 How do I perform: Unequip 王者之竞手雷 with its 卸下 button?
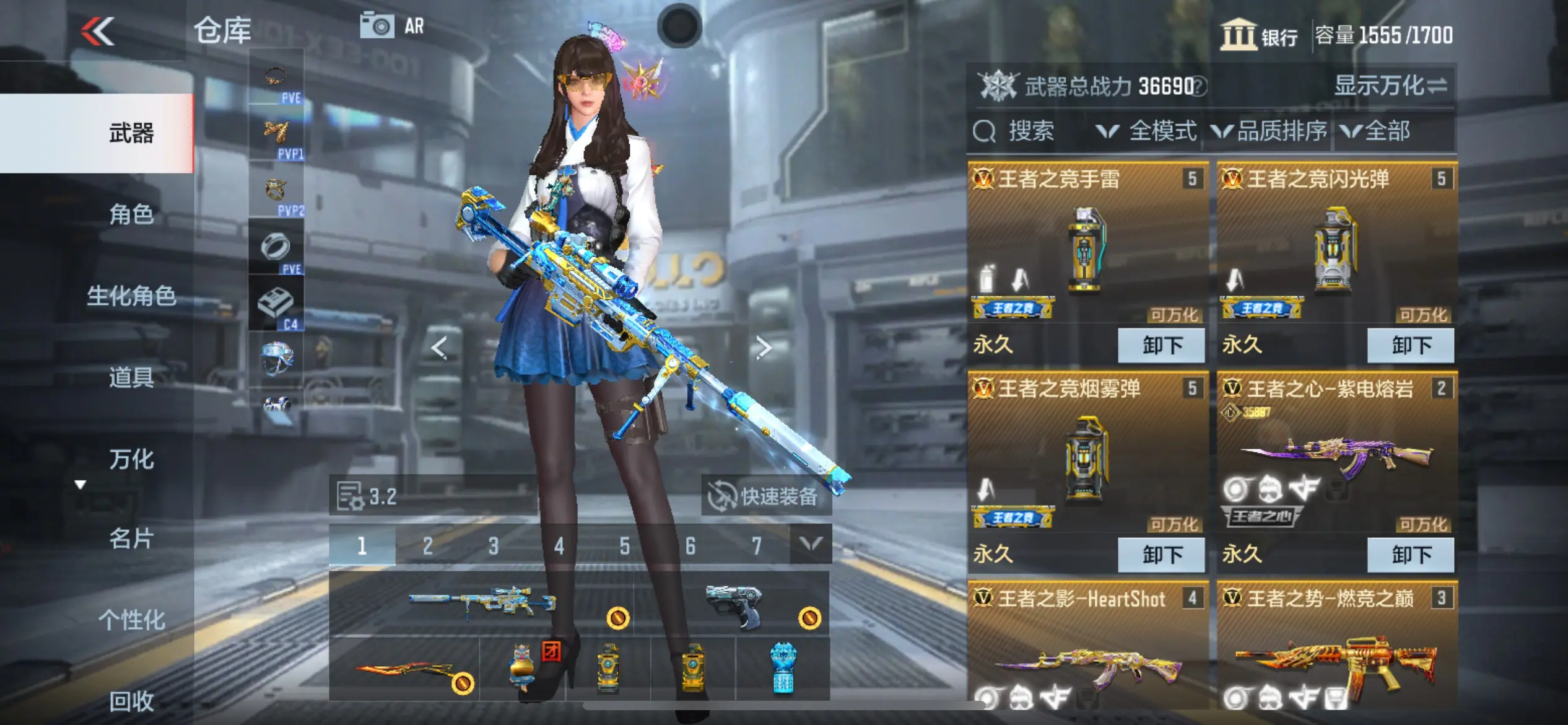(x=1161, y=345)
